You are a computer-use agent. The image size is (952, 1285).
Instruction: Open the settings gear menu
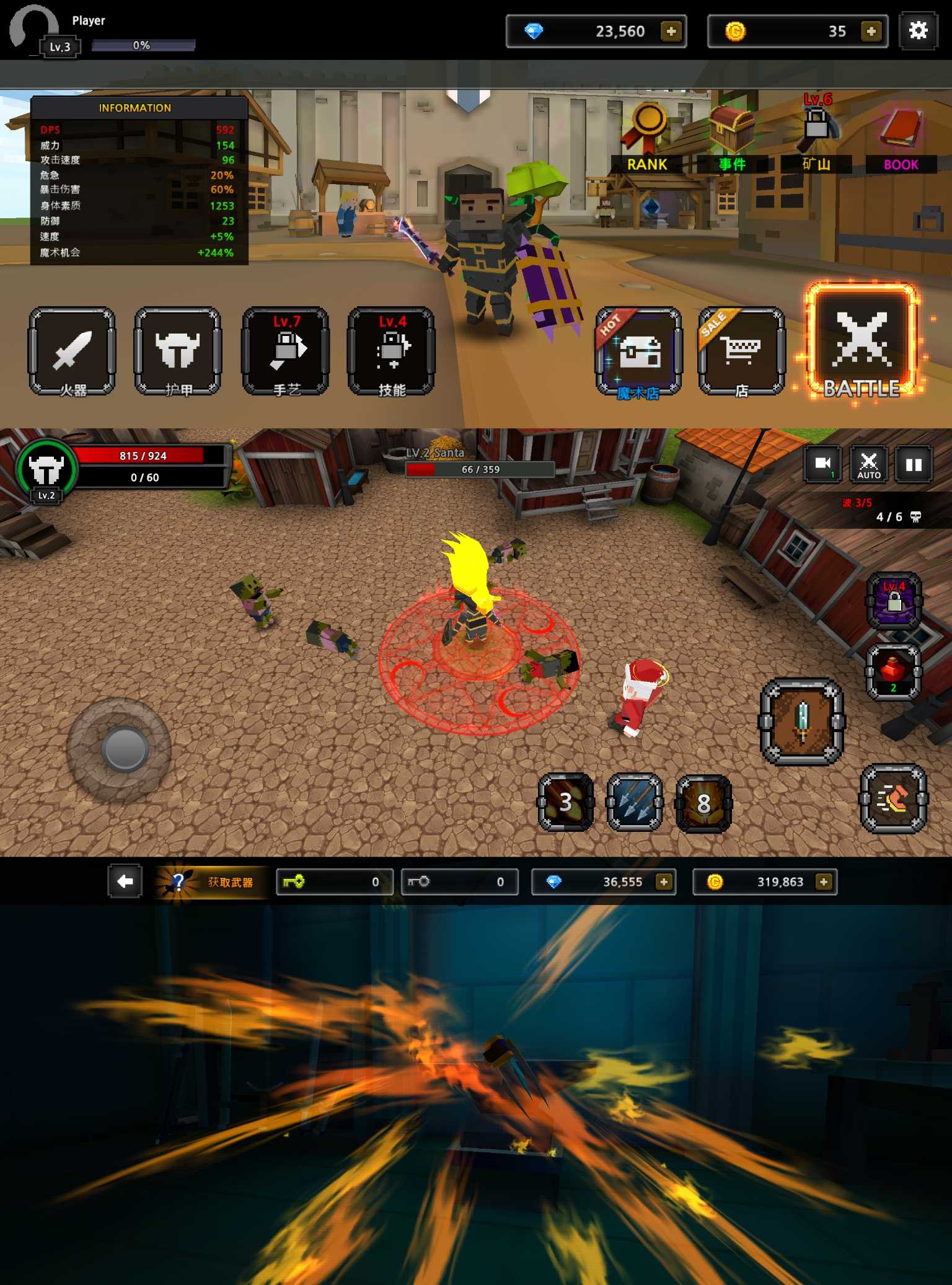tap(918, 30)
